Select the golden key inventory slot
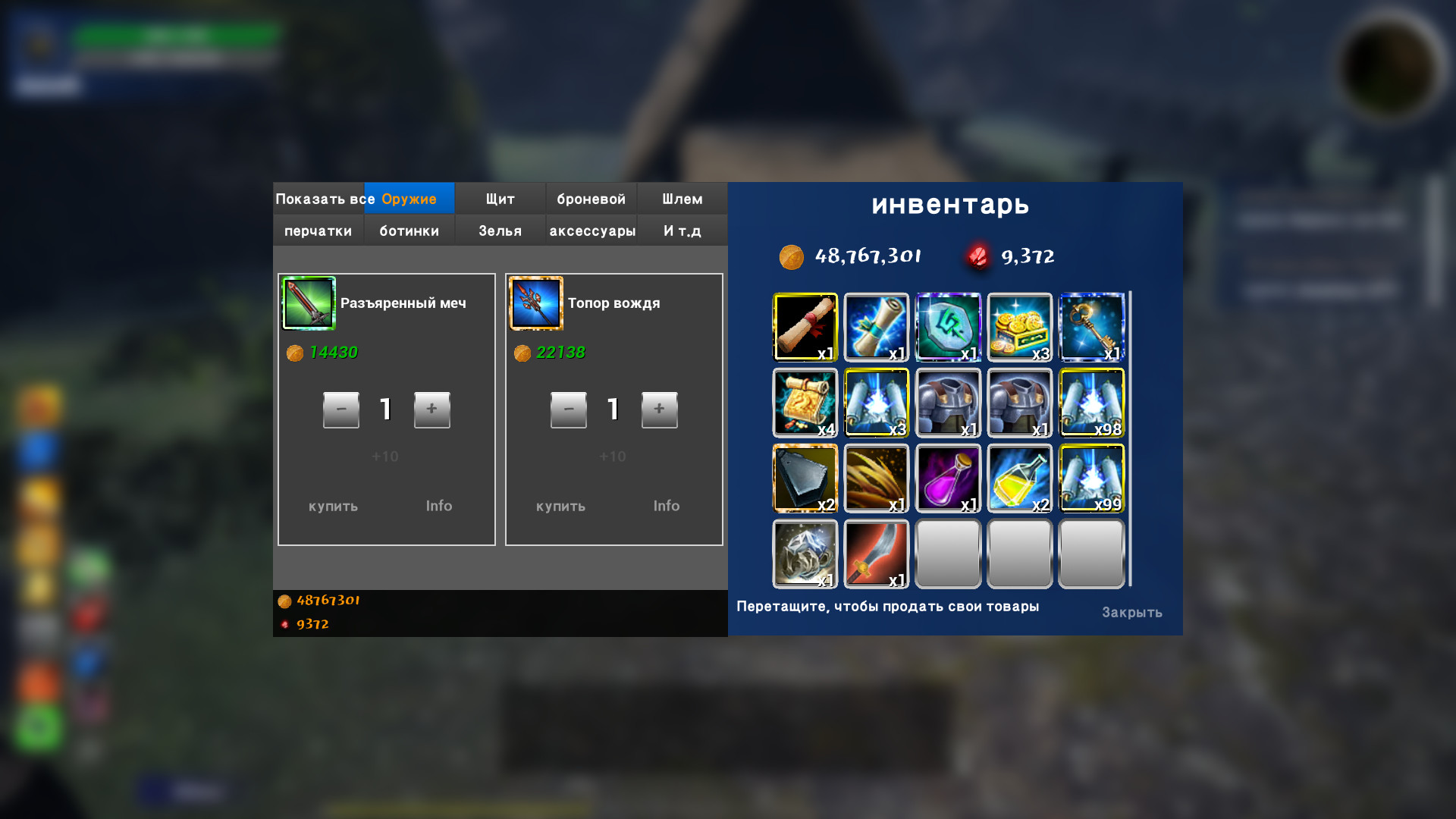Viewport: 1456px width, 819px height. point(1090,327)
